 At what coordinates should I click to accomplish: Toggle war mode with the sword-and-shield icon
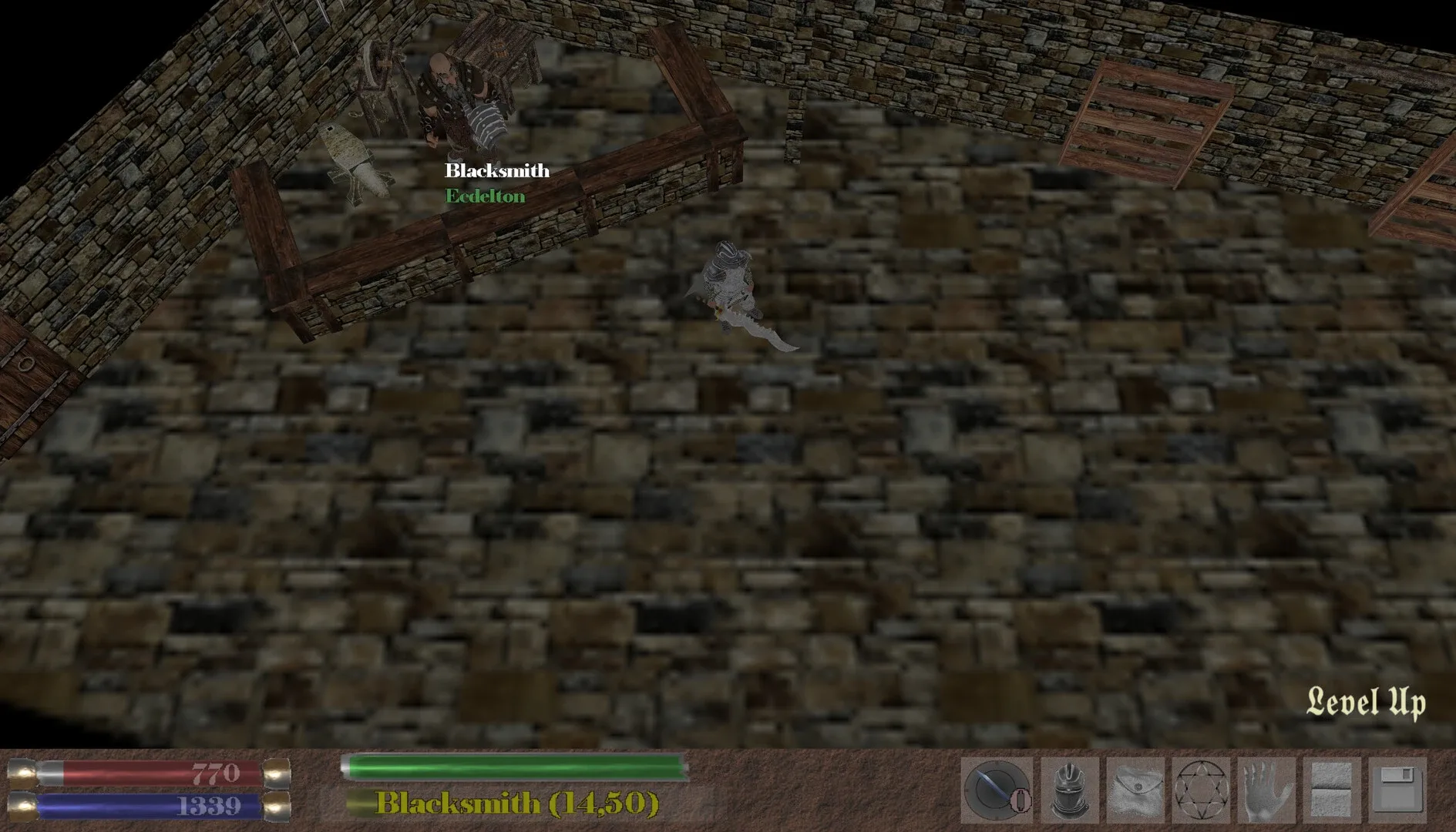994,784
